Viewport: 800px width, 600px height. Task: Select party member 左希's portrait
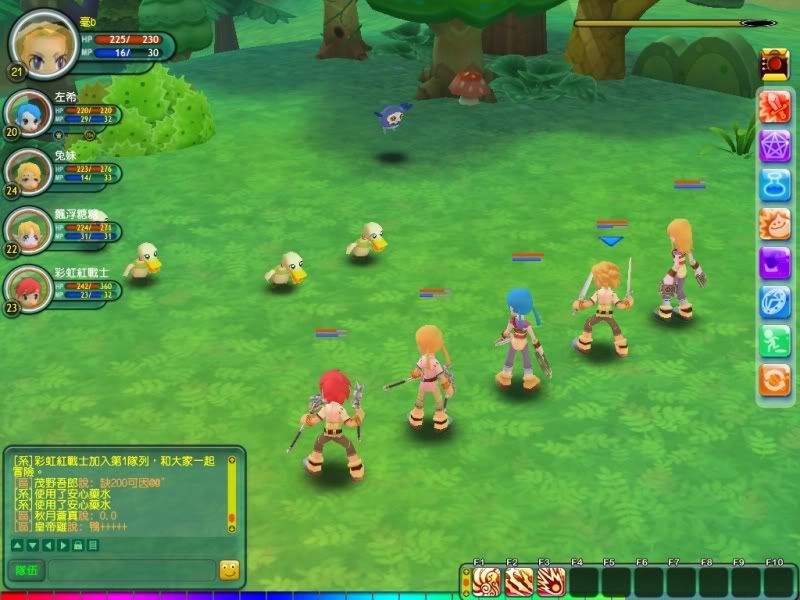coord(27,116)
